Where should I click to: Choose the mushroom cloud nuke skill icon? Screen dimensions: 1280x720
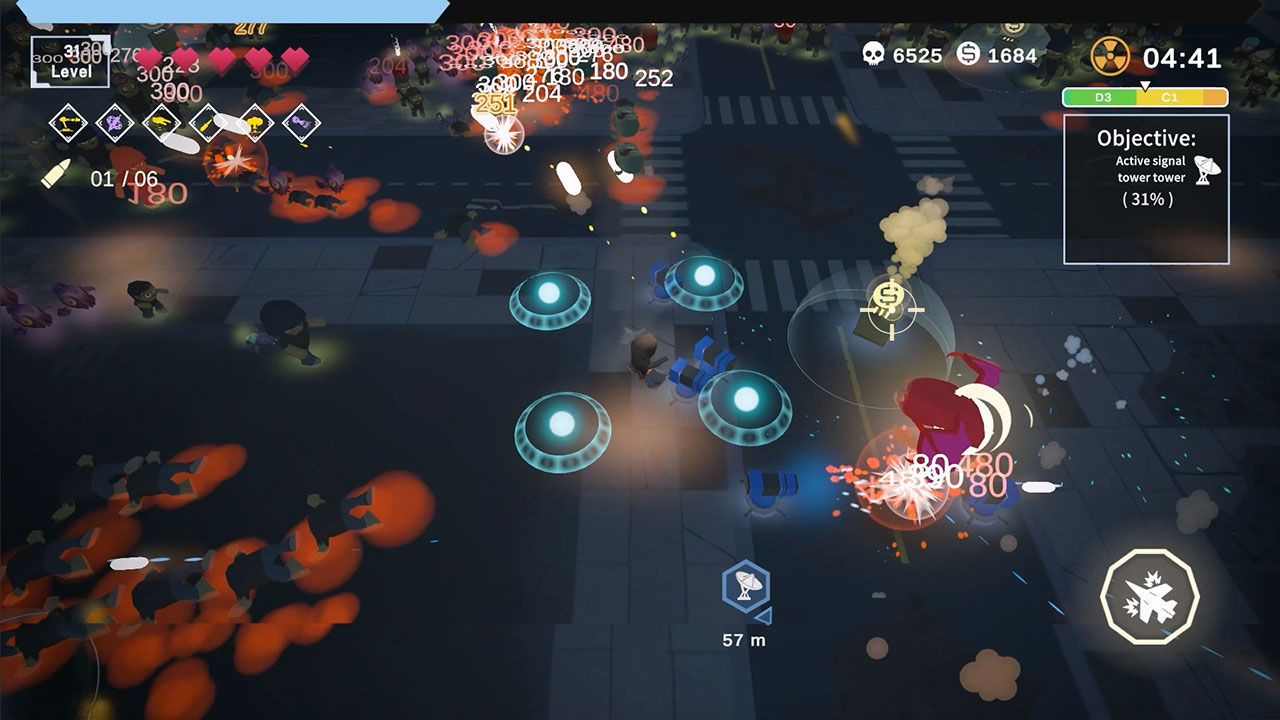[254, 123]
